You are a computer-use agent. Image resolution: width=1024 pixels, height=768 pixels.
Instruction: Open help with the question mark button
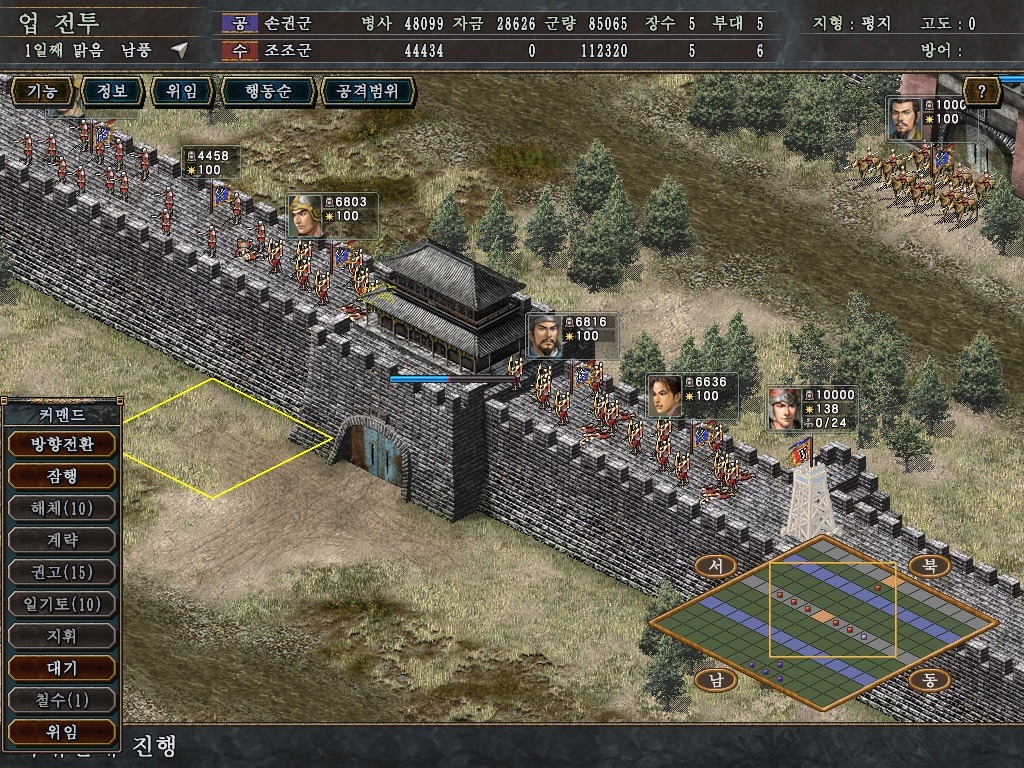point(983,92)
